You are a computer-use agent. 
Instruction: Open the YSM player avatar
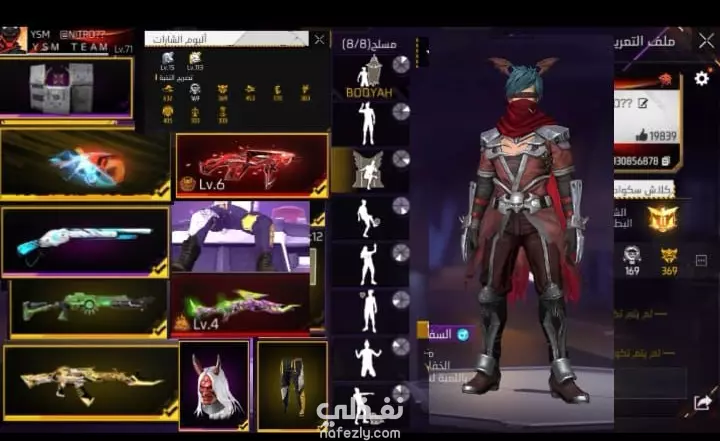pyautogui.click(x=12, y=41)
